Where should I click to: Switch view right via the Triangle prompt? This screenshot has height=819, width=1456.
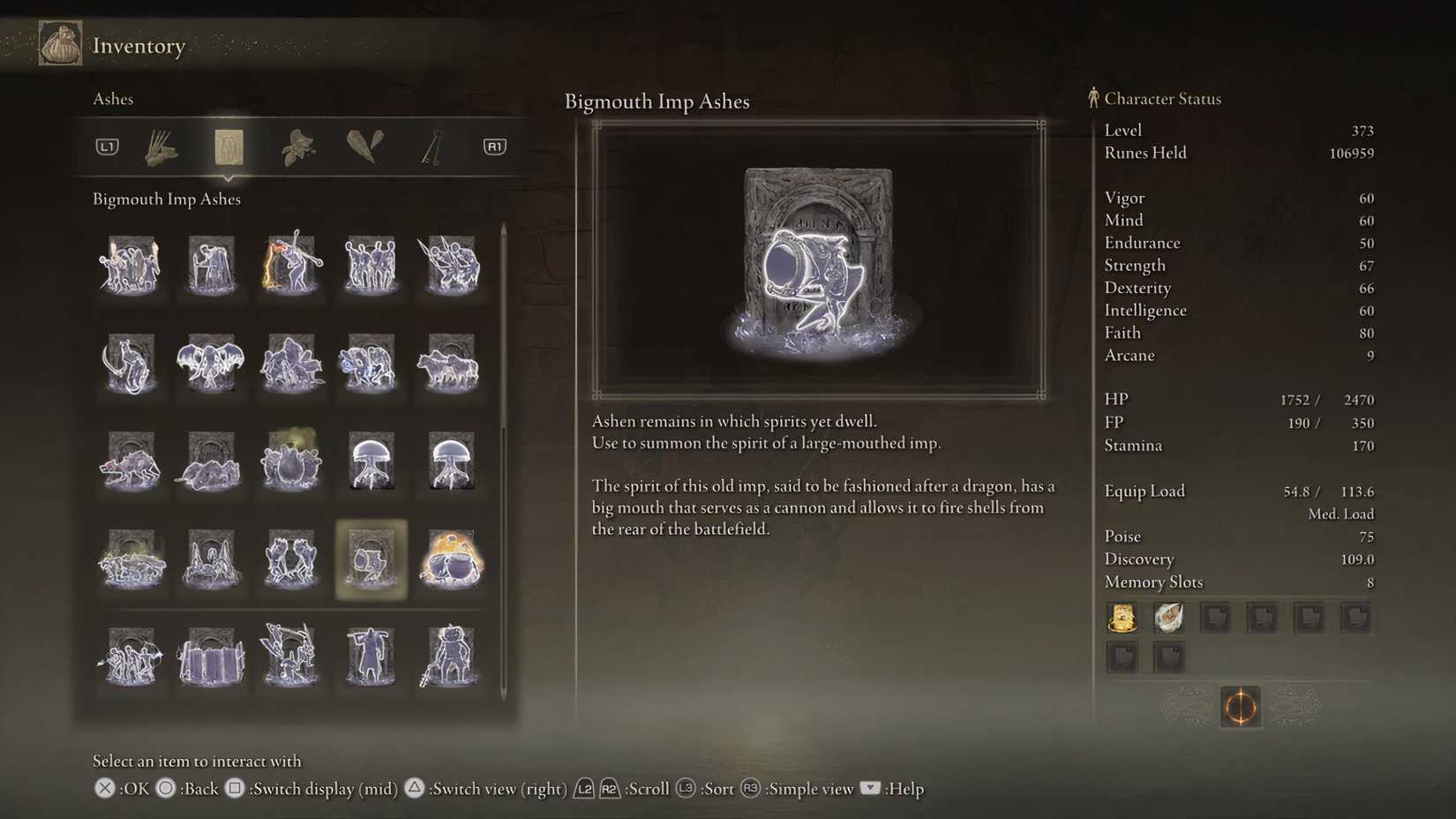point(414,789)
